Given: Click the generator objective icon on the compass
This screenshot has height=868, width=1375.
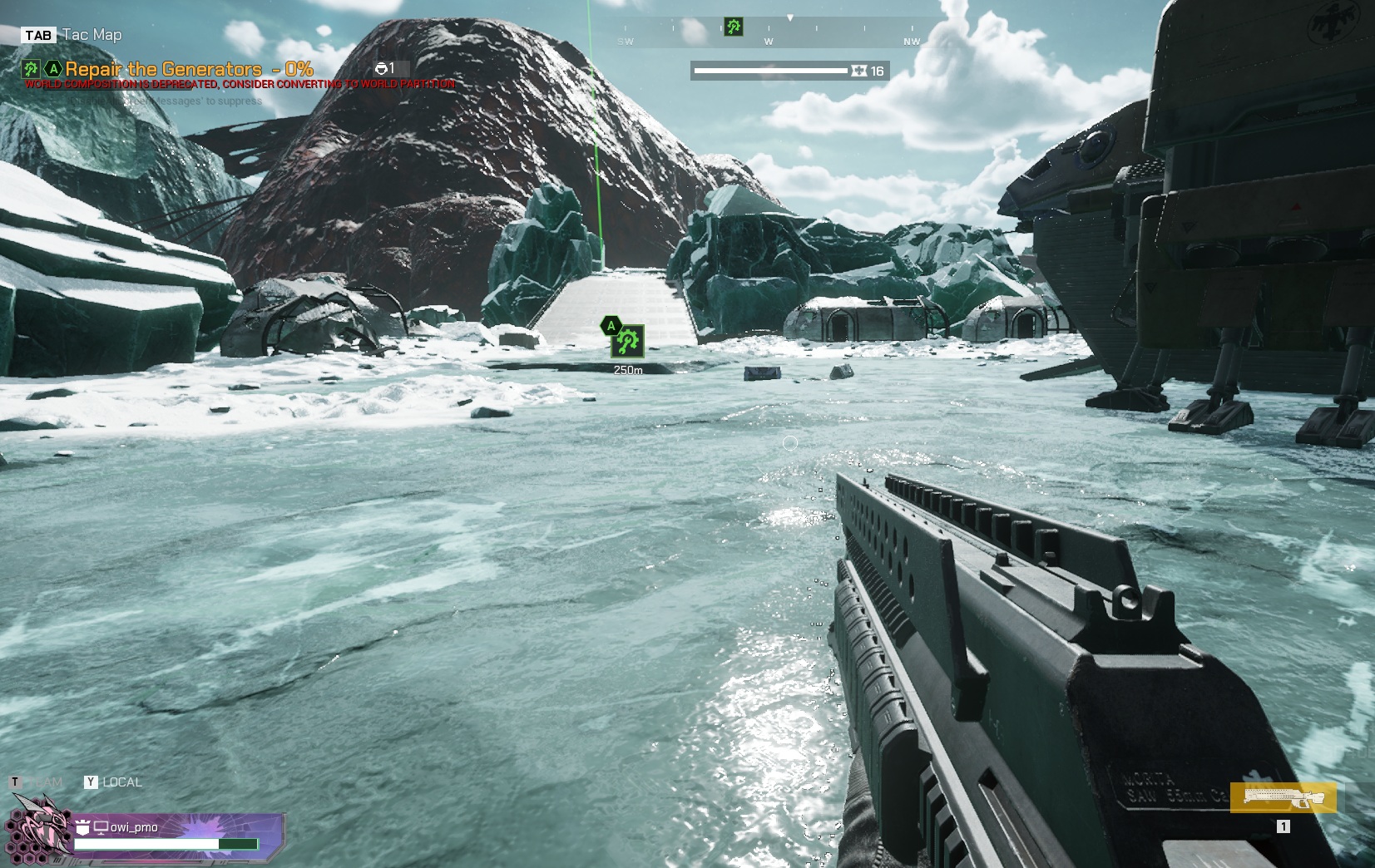Looking at the screenshot, I should [733, 27].
